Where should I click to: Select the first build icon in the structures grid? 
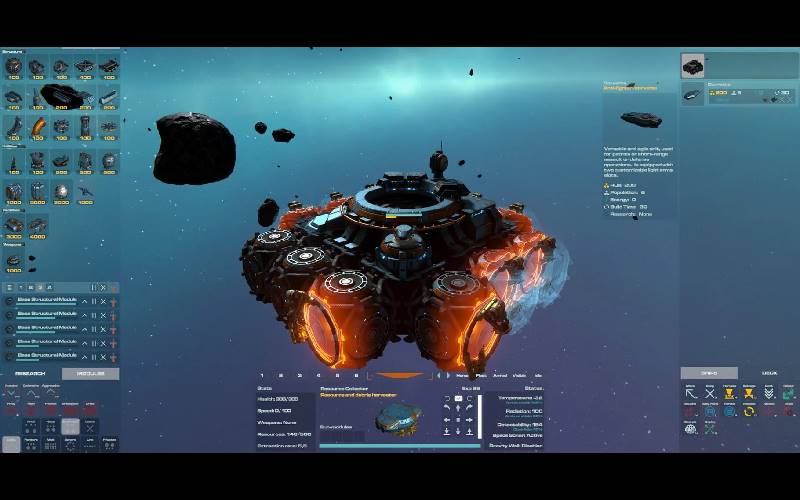click(13, 68)
